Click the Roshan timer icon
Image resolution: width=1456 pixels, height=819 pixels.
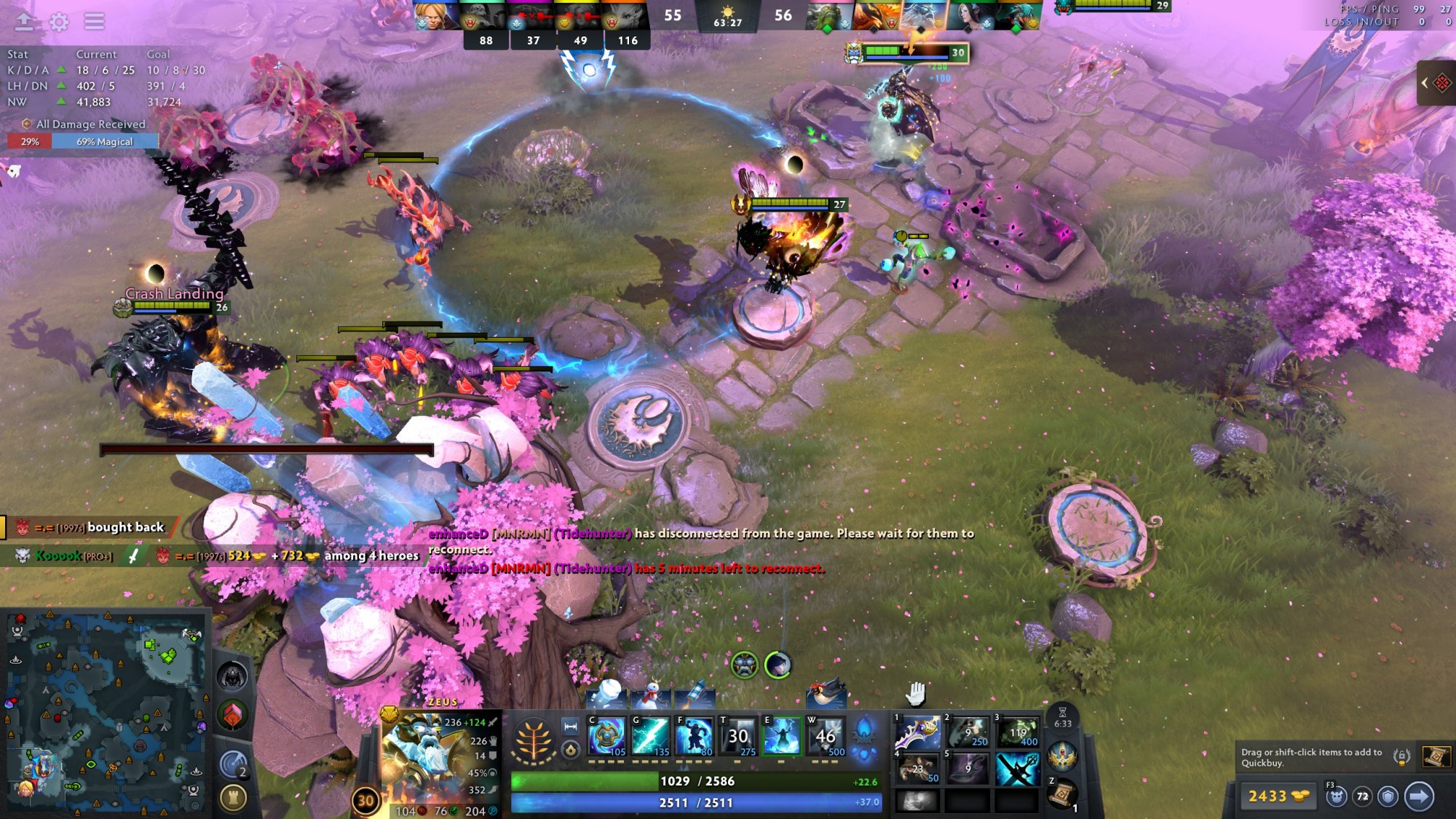[233, 677]
